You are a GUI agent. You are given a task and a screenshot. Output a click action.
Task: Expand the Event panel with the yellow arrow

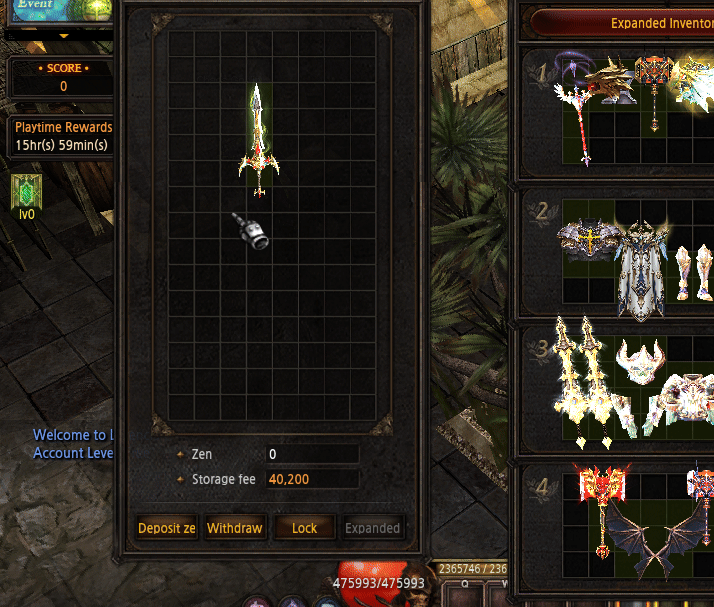point(64,35)
